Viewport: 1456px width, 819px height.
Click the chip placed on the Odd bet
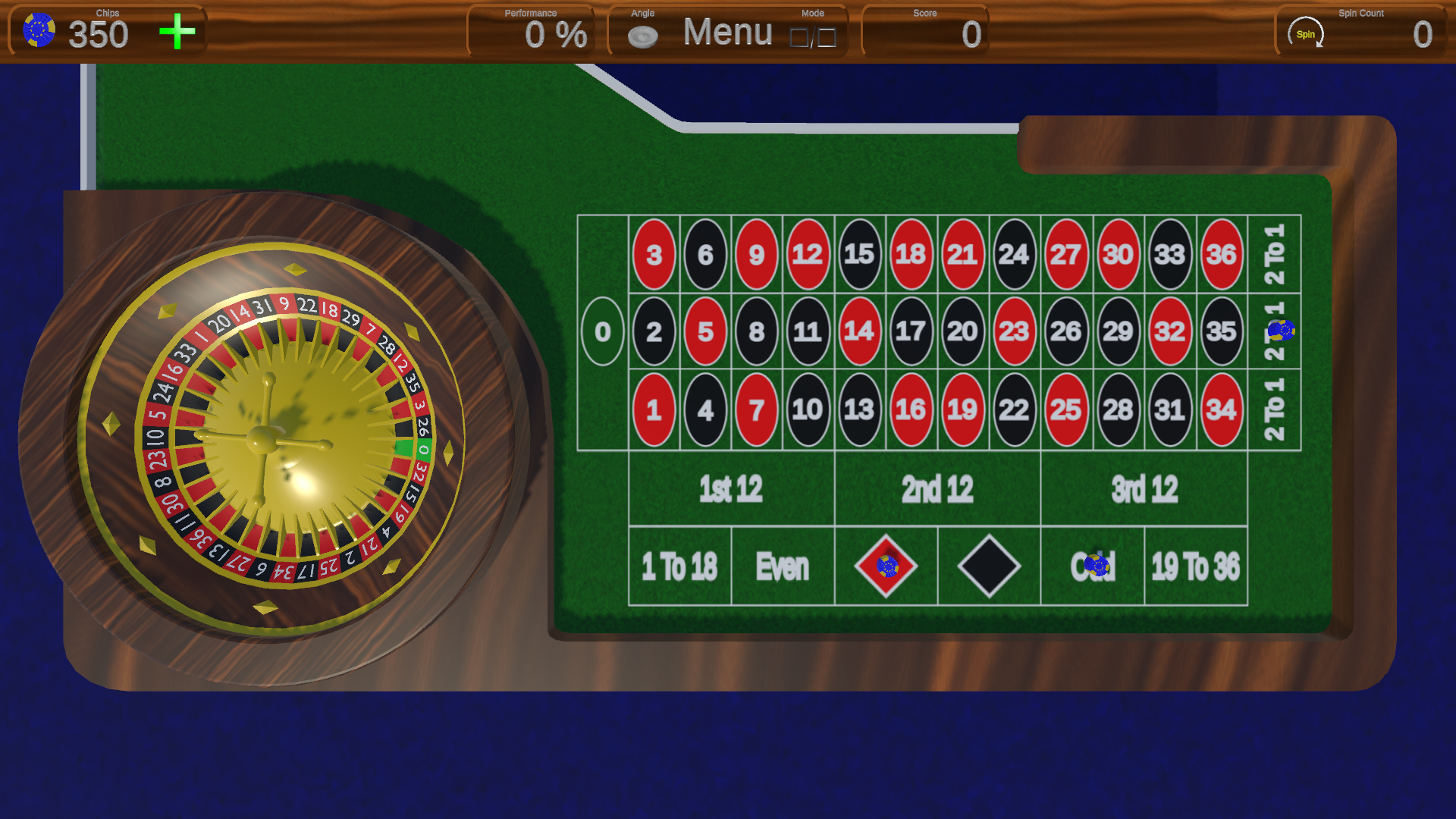[1096, 566]
